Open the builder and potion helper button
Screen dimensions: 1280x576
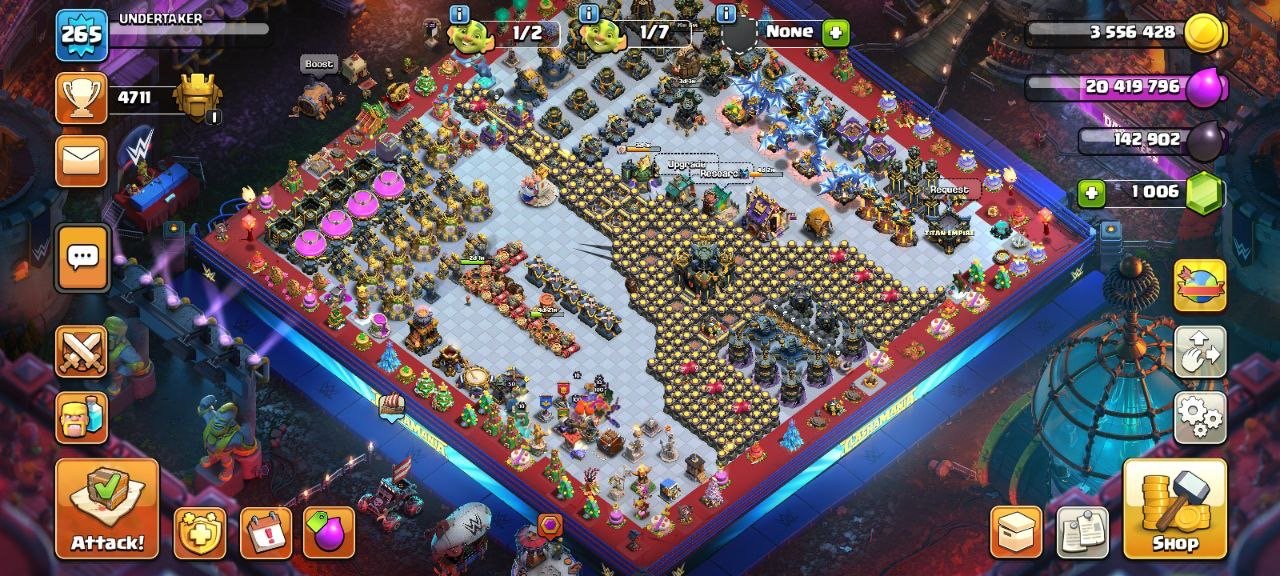point(81,417)
